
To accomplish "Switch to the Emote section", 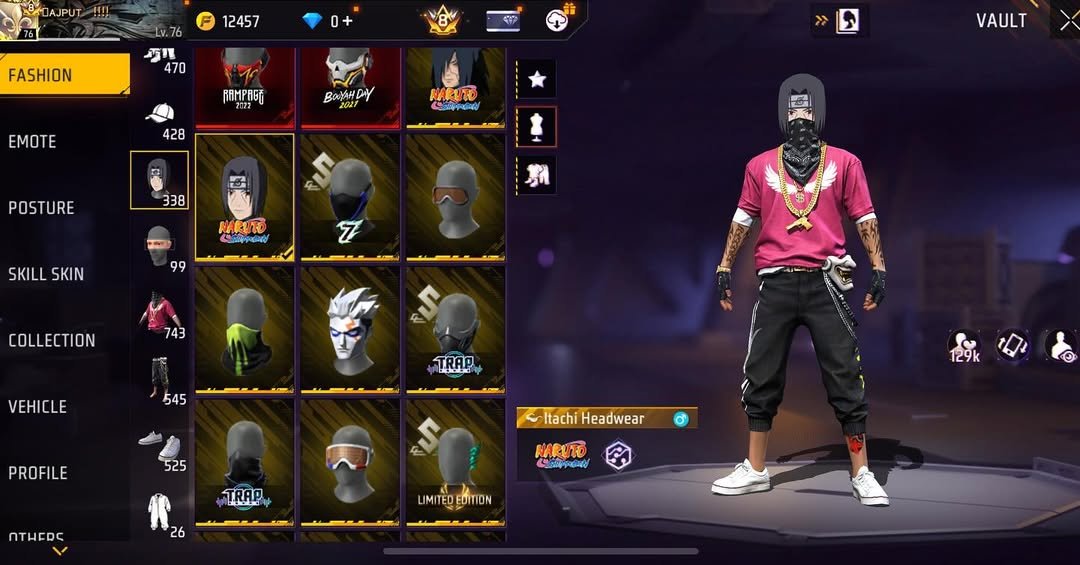I will (x=33, y=142).
